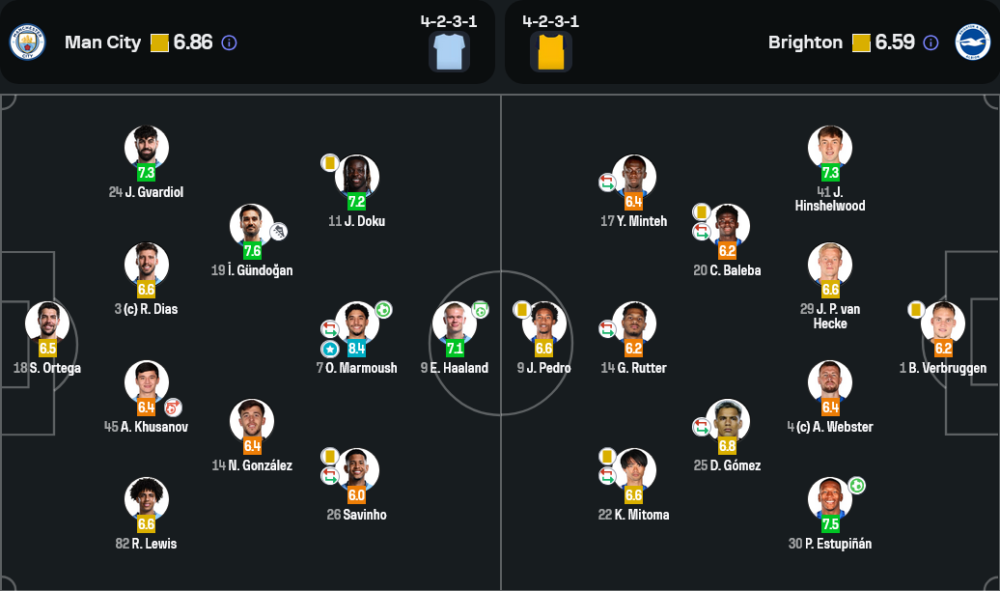Choose goalkeeper S. Ortega
Viewport: 1000px width, 591px height.
47,324
